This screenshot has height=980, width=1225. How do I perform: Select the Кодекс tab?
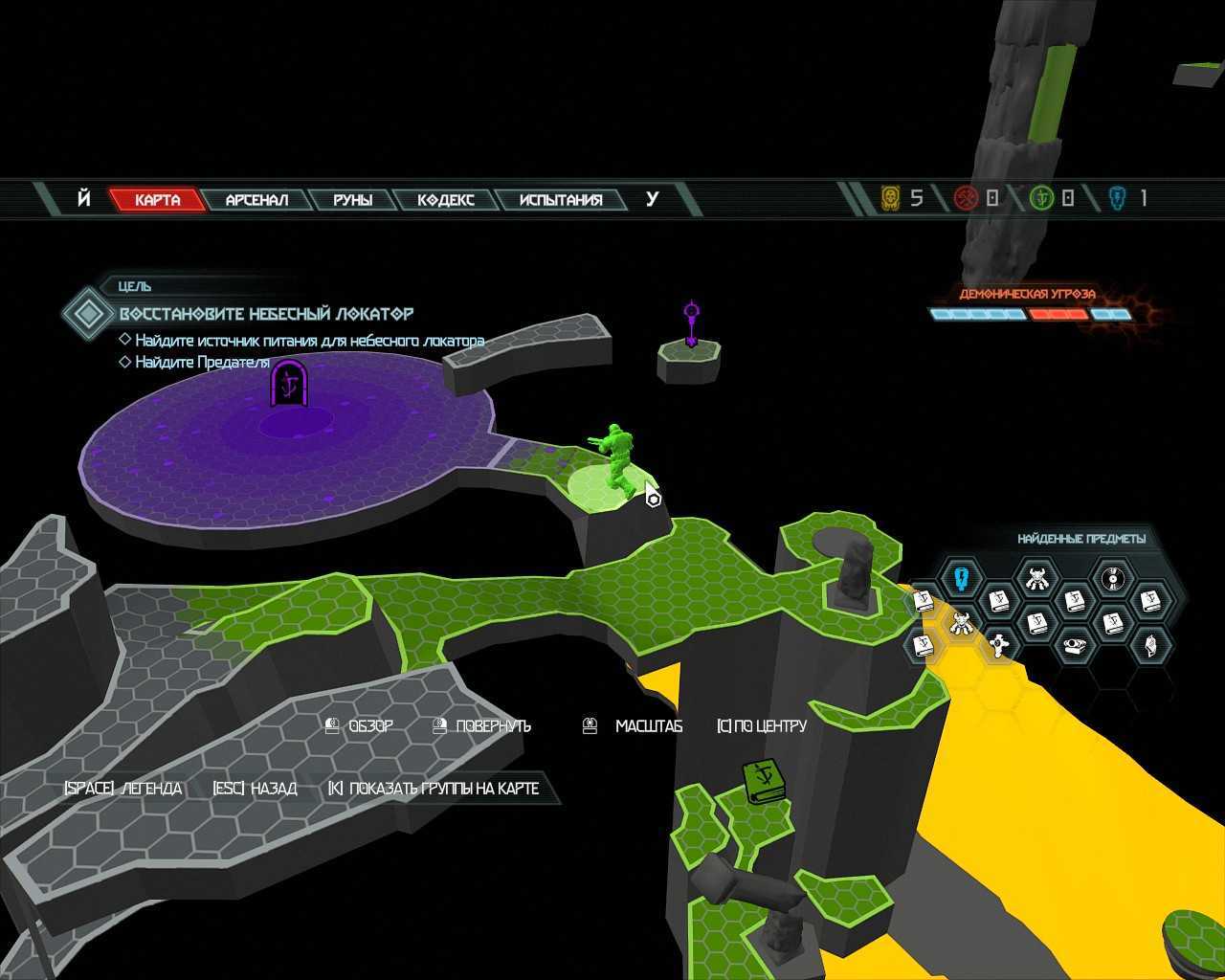446,200
